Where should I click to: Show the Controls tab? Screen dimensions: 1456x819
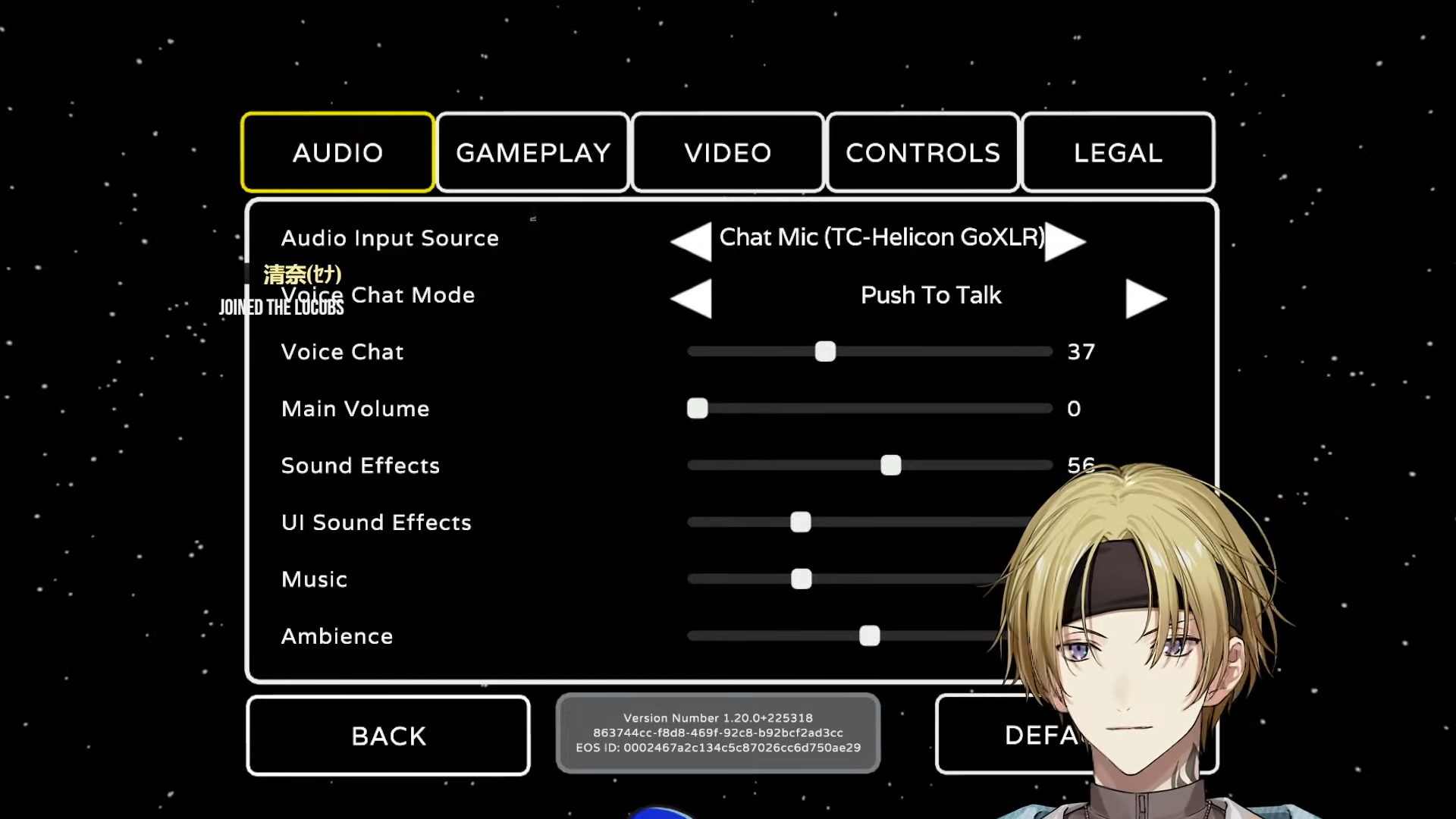923,152
